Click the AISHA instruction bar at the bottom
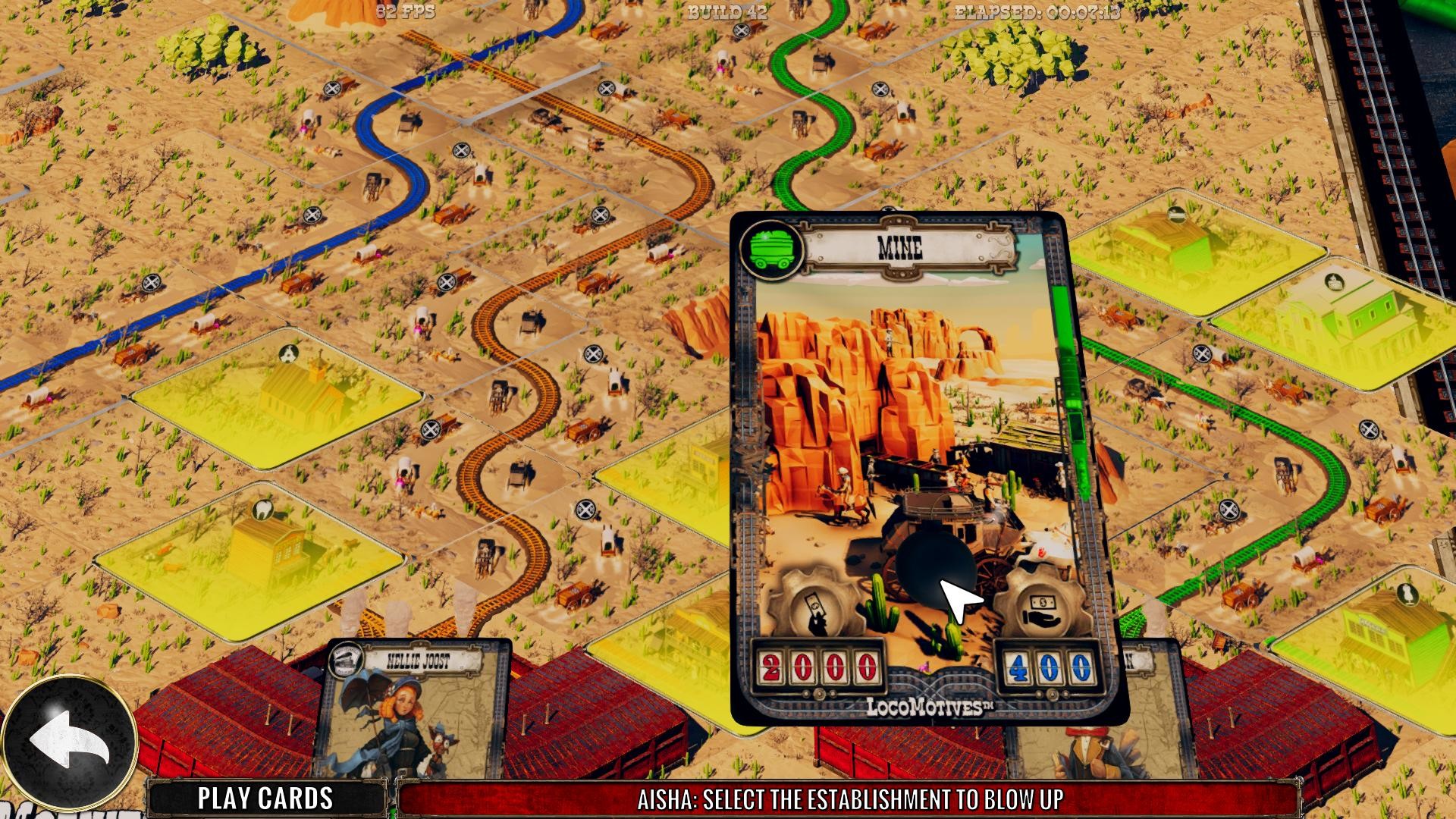The width and height of the screenshot is (1456, 819). pyautogui.click(x=849, y=797)
